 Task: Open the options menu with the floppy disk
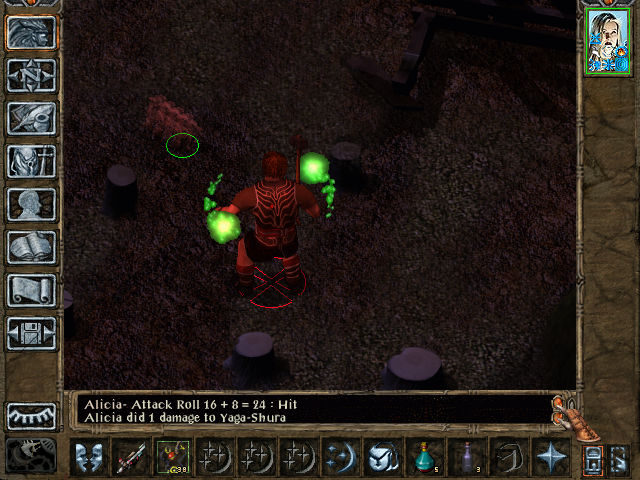pyautogui.click(x=31, y=333)
